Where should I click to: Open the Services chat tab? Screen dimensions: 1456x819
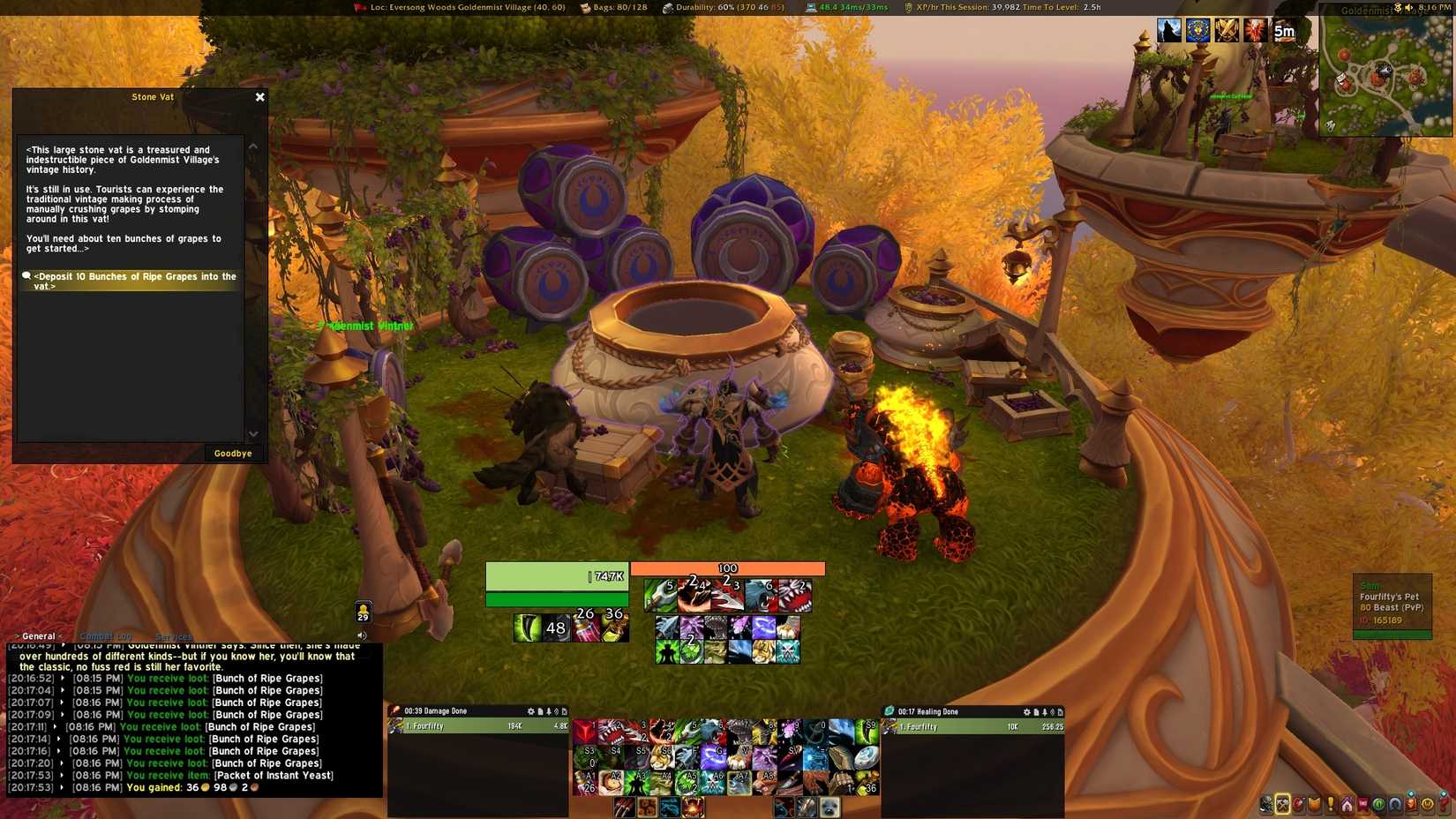coord(173,636)
